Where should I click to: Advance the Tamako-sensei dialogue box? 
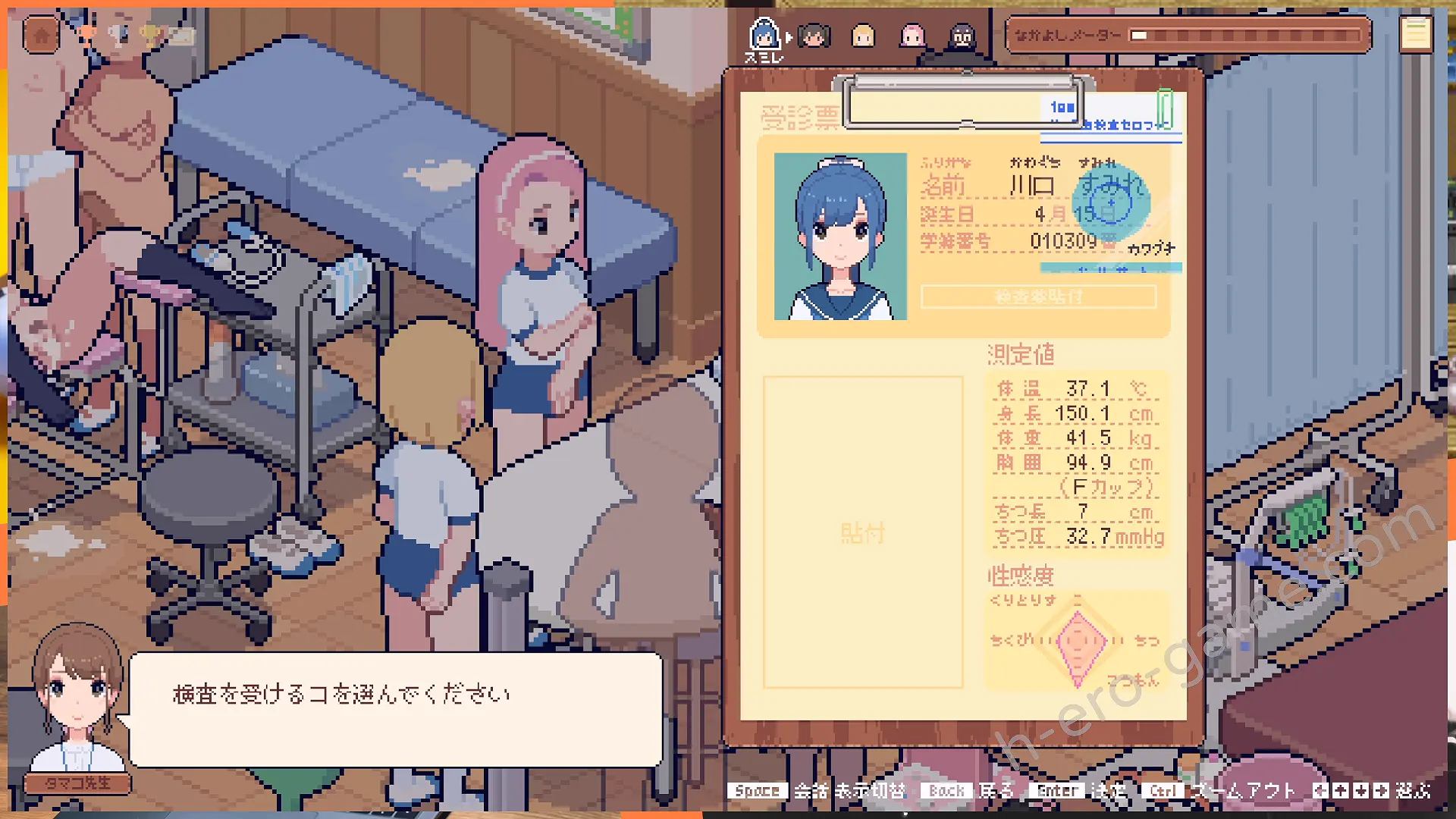pyautogui.click(x=395, y=709)
